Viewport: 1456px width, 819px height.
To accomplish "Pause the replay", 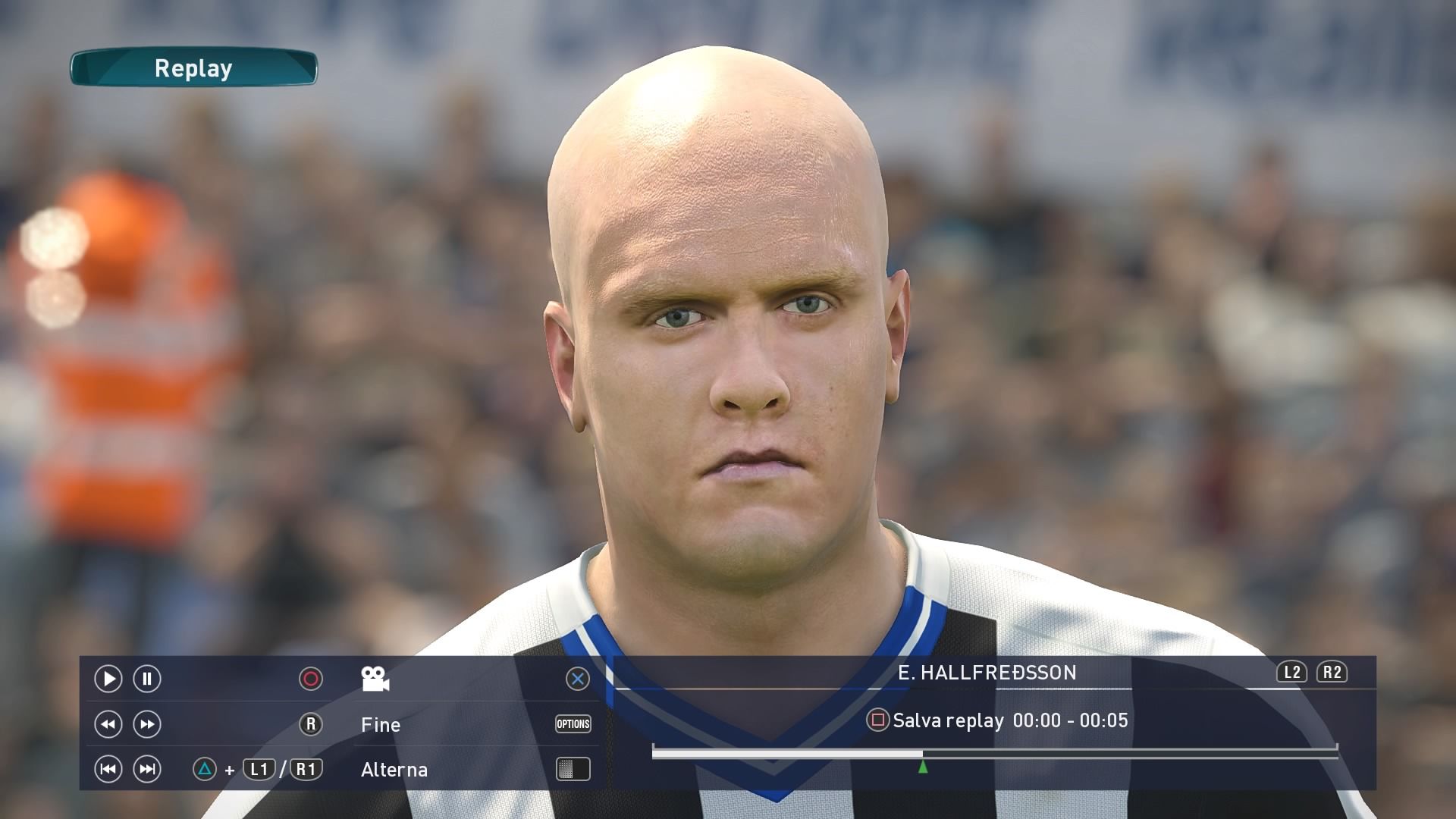I will tap(147, 679).
